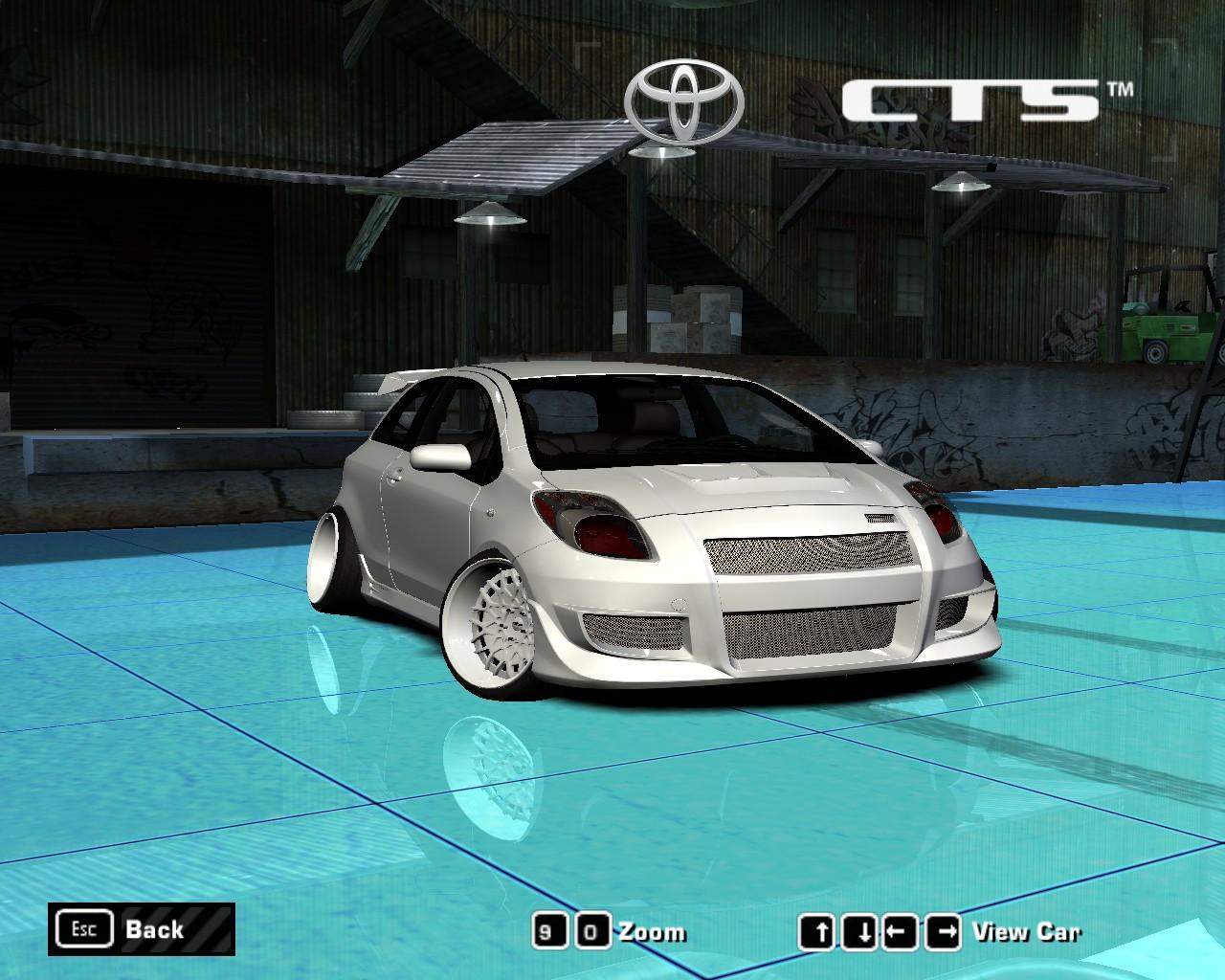Click the CTS trademark logo

[971, 96]
